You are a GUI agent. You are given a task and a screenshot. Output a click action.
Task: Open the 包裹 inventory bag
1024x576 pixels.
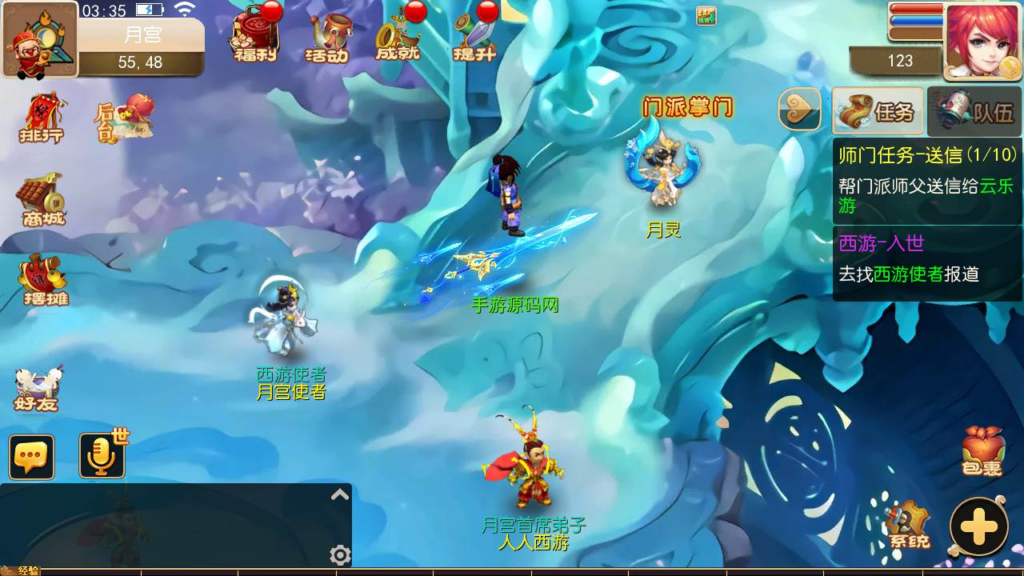click(x=982, y=450)
